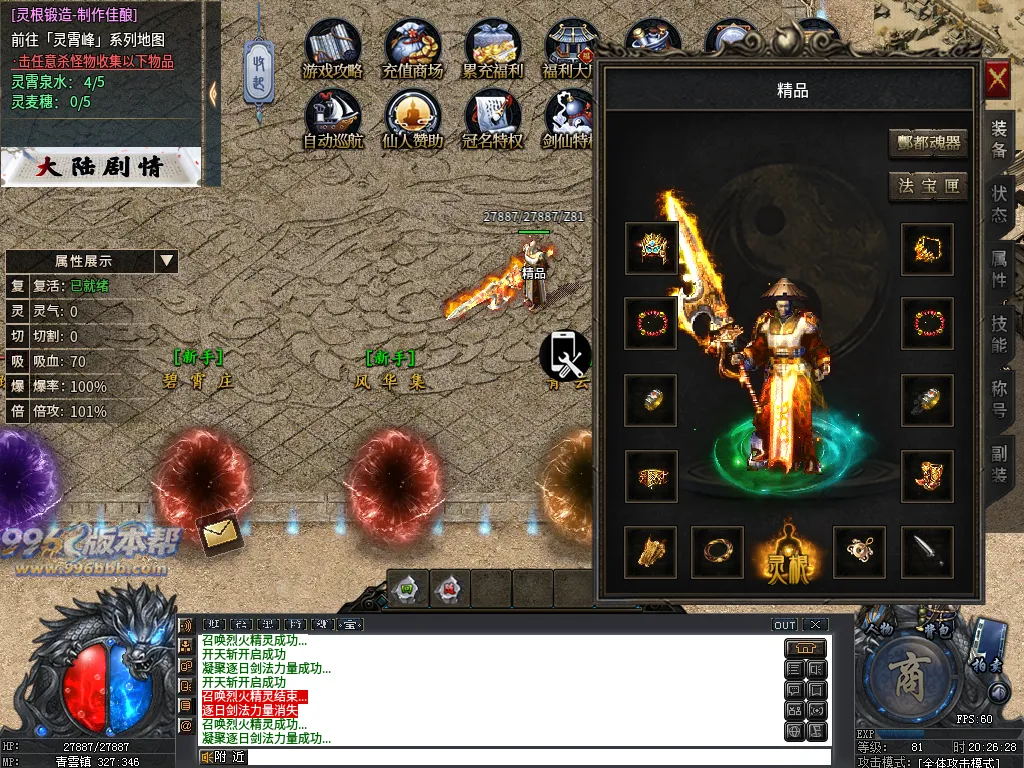Select the dagger equipment slot

[x=927, y=552]
